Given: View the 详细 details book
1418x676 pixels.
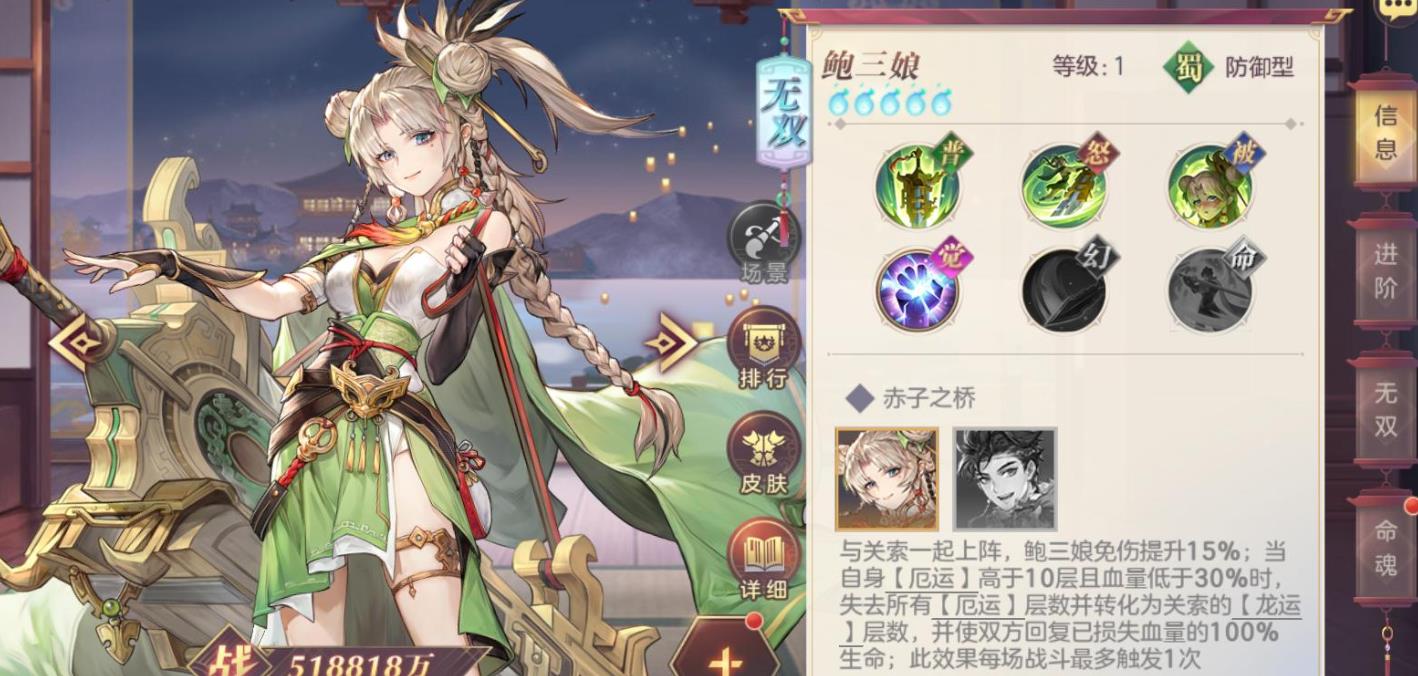Looking at the screenshot, I should tap(764, 560).
